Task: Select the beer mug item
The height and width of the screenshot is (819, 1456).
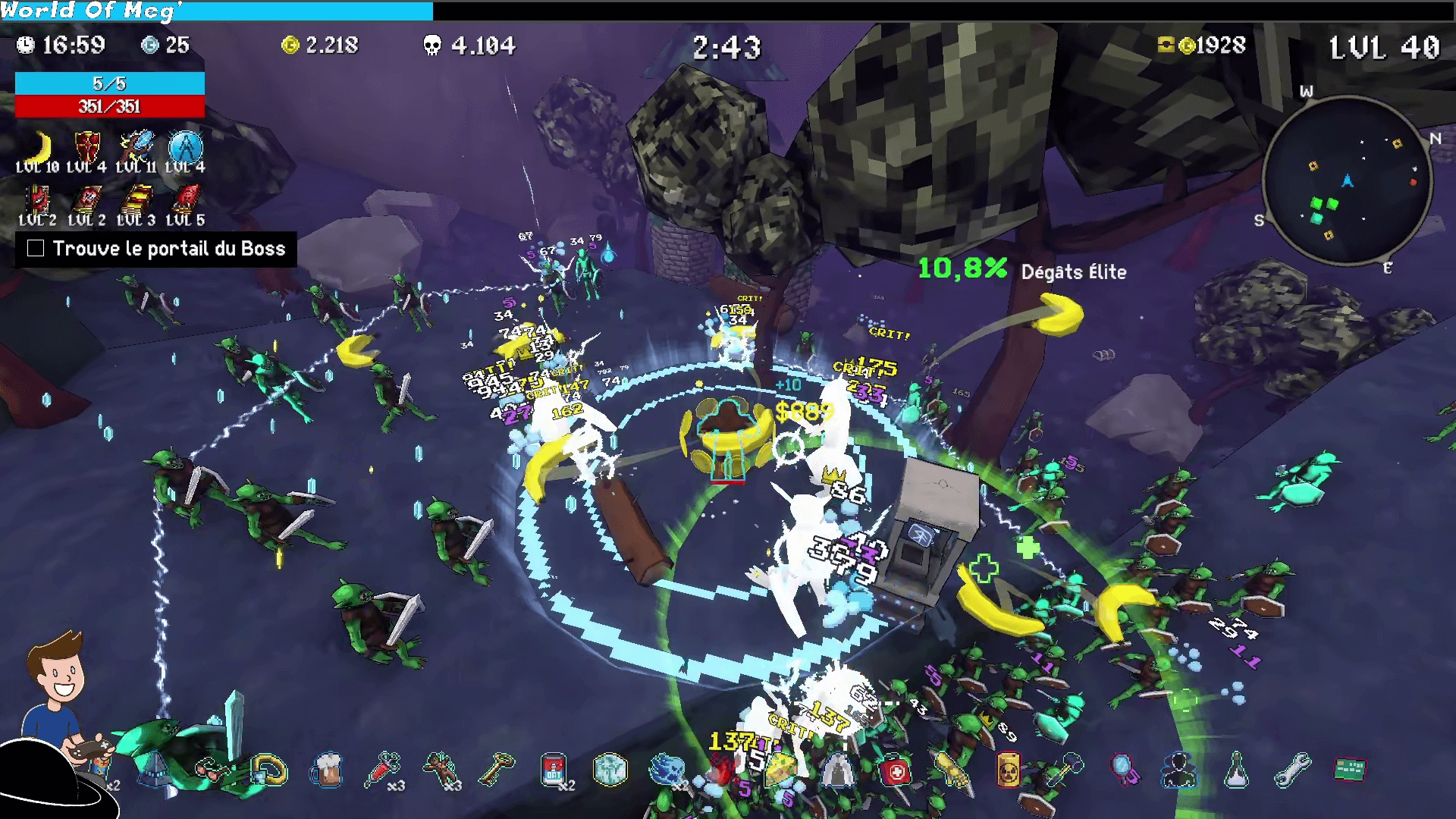Action: click(327, 770)
